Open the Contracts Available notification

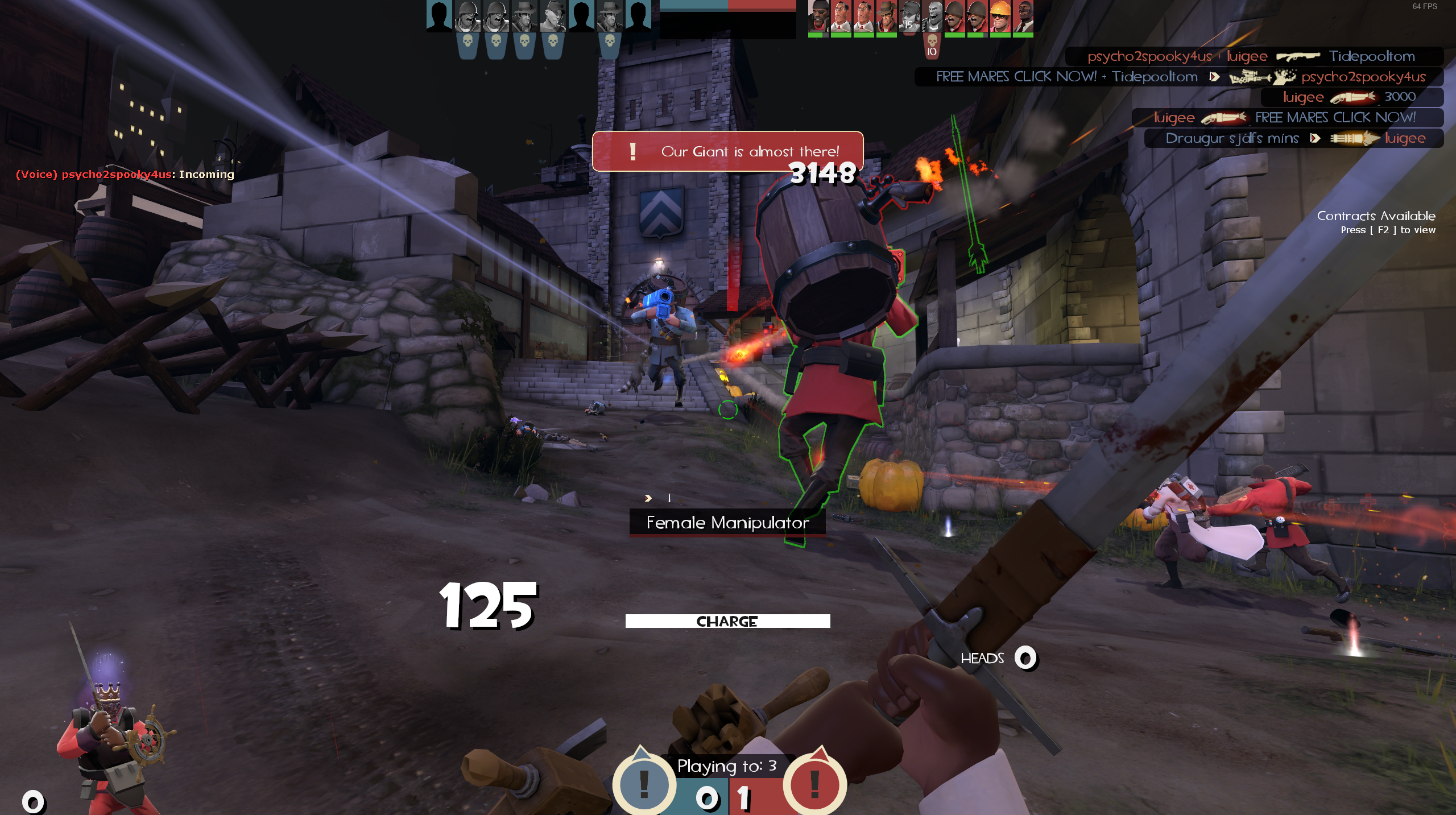coord(1376,222)
